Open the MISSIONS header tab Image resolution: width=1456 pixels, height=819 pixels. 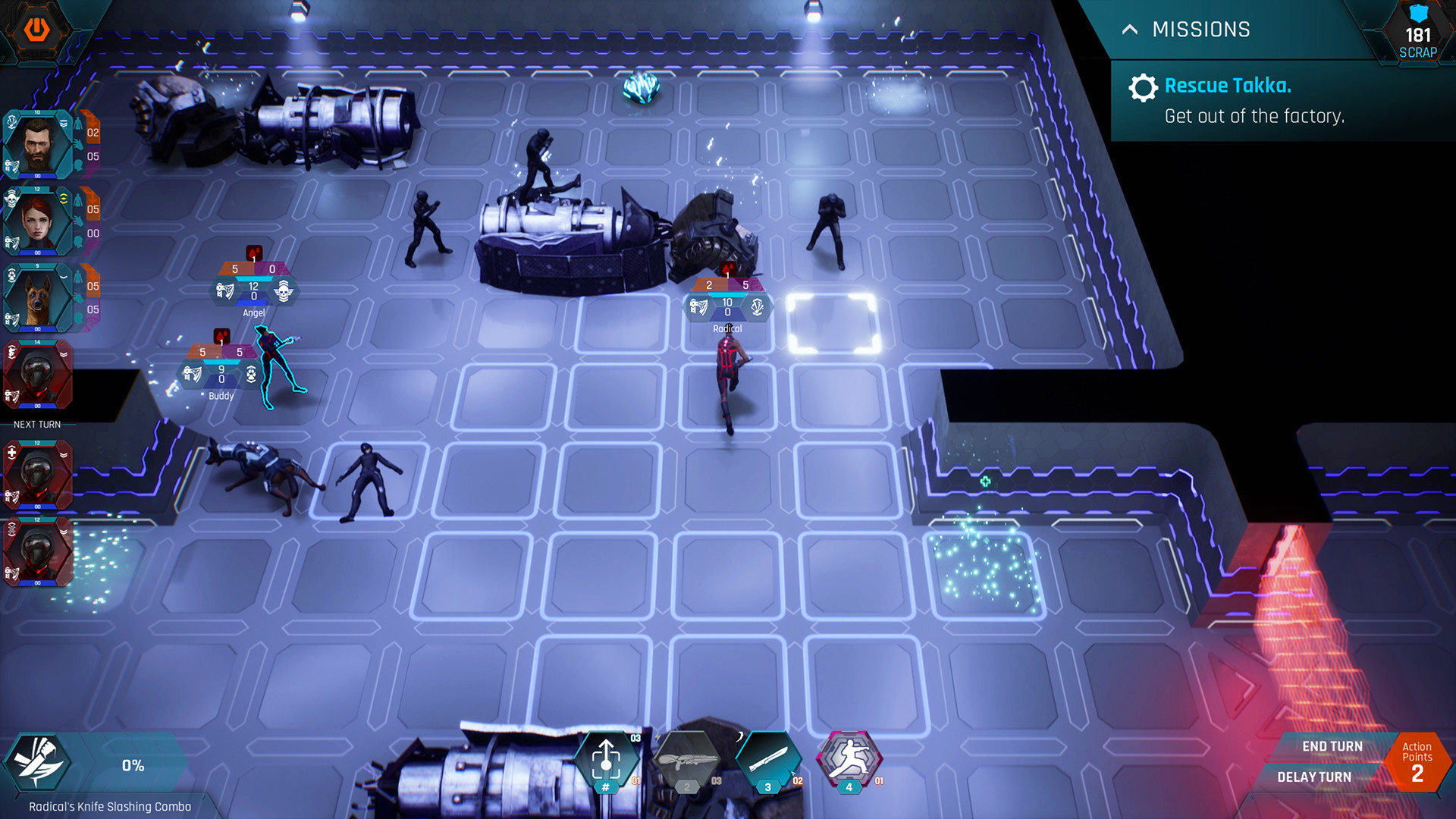(1202, 30)
